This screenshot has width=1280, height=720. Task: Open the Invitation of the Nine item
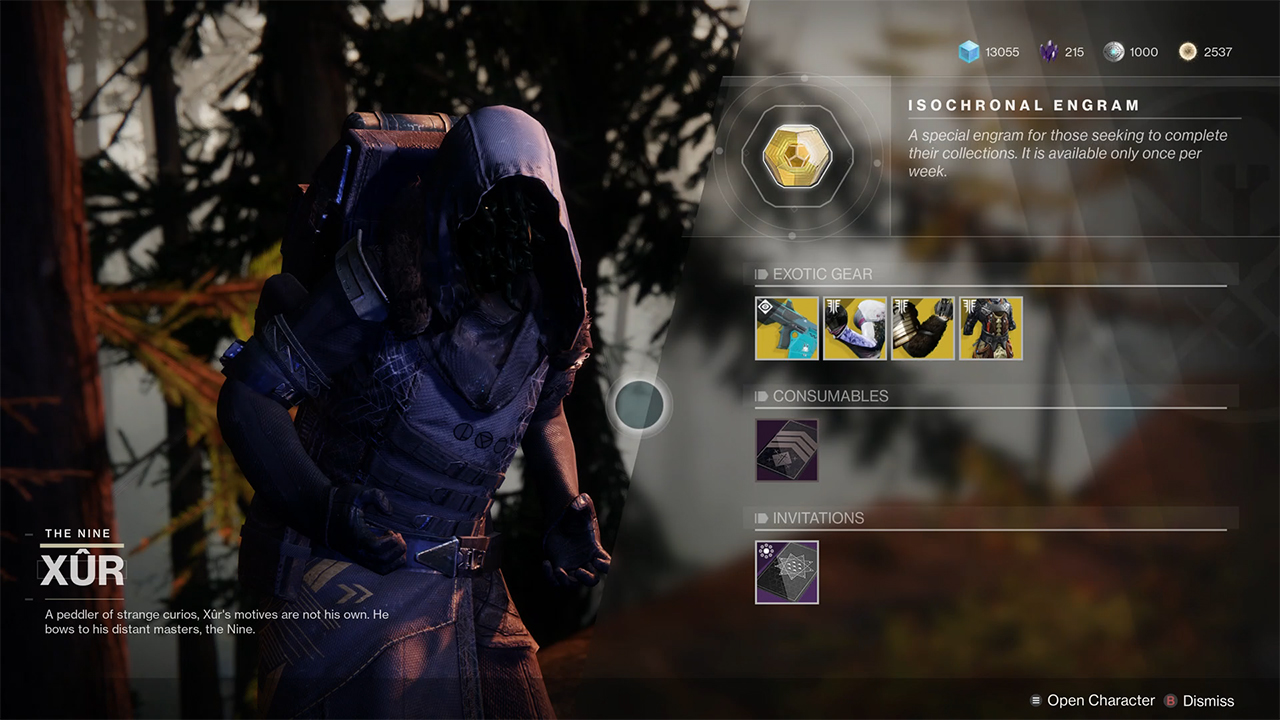tap(787, 572)
